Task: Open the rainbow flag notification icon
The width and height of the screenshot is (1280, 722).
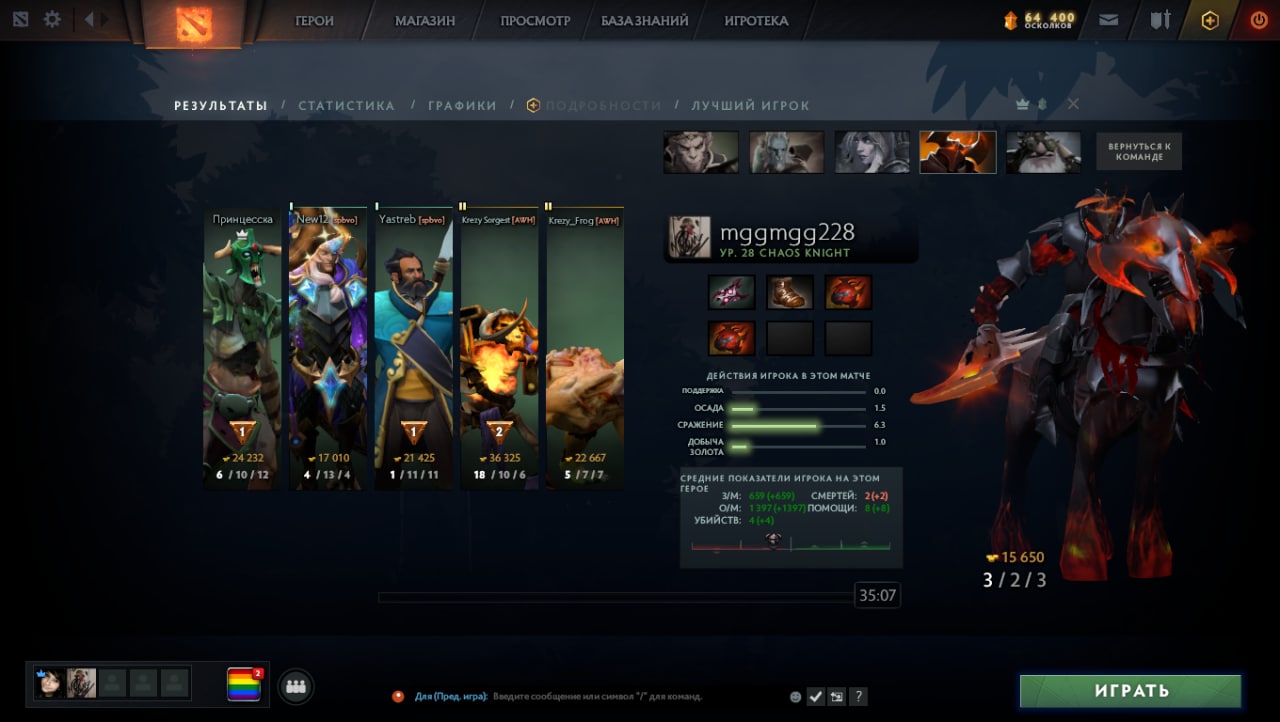Action: 243,684
